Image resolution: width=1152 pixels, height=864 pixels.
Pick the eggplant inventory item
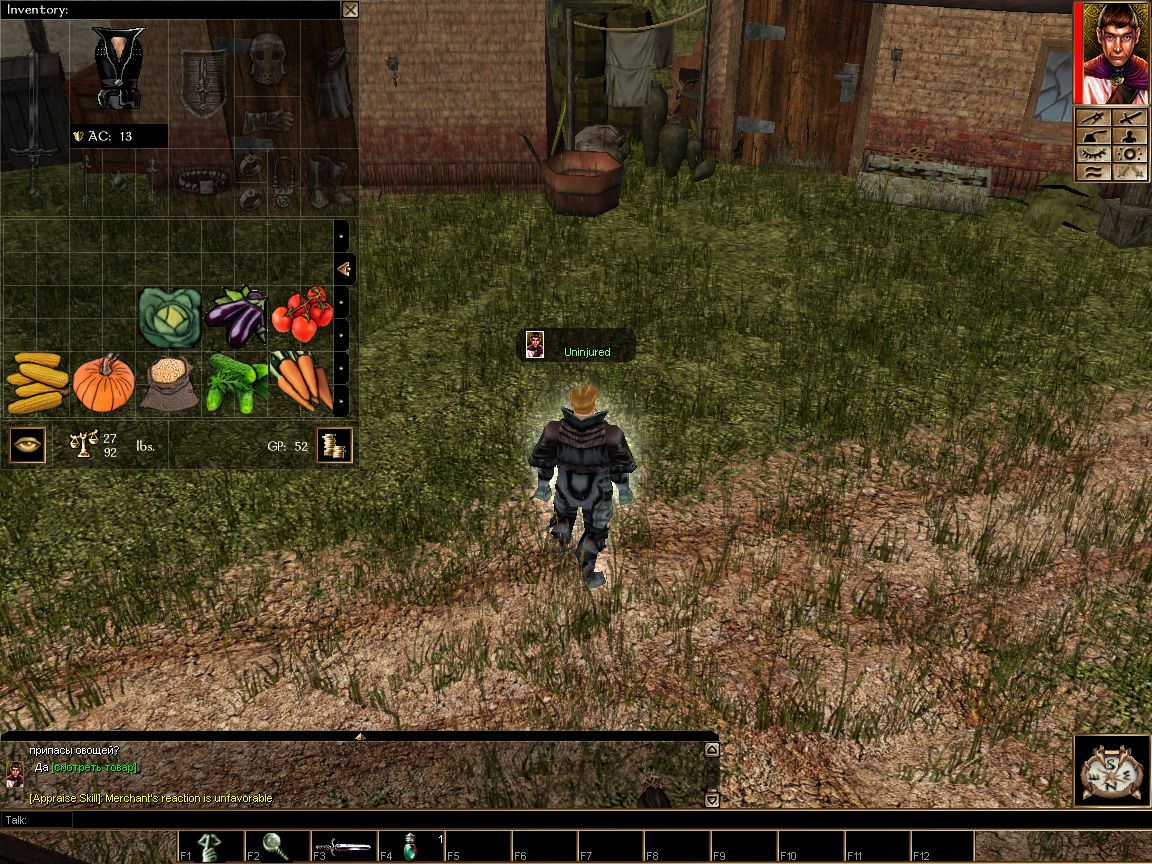[236, 315]
